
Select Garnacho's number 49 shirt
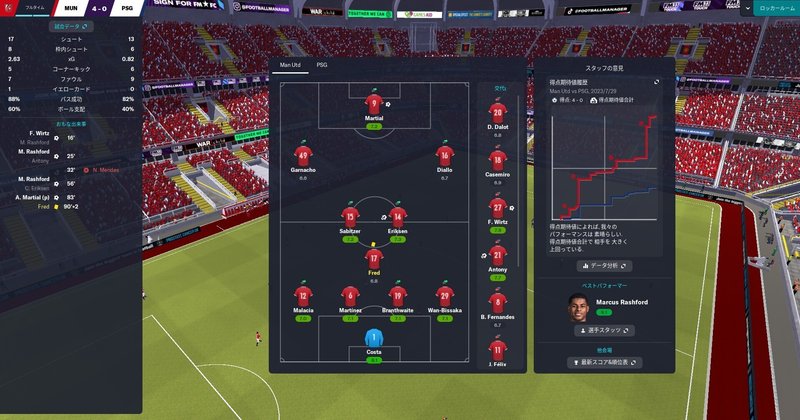(303, 155)
